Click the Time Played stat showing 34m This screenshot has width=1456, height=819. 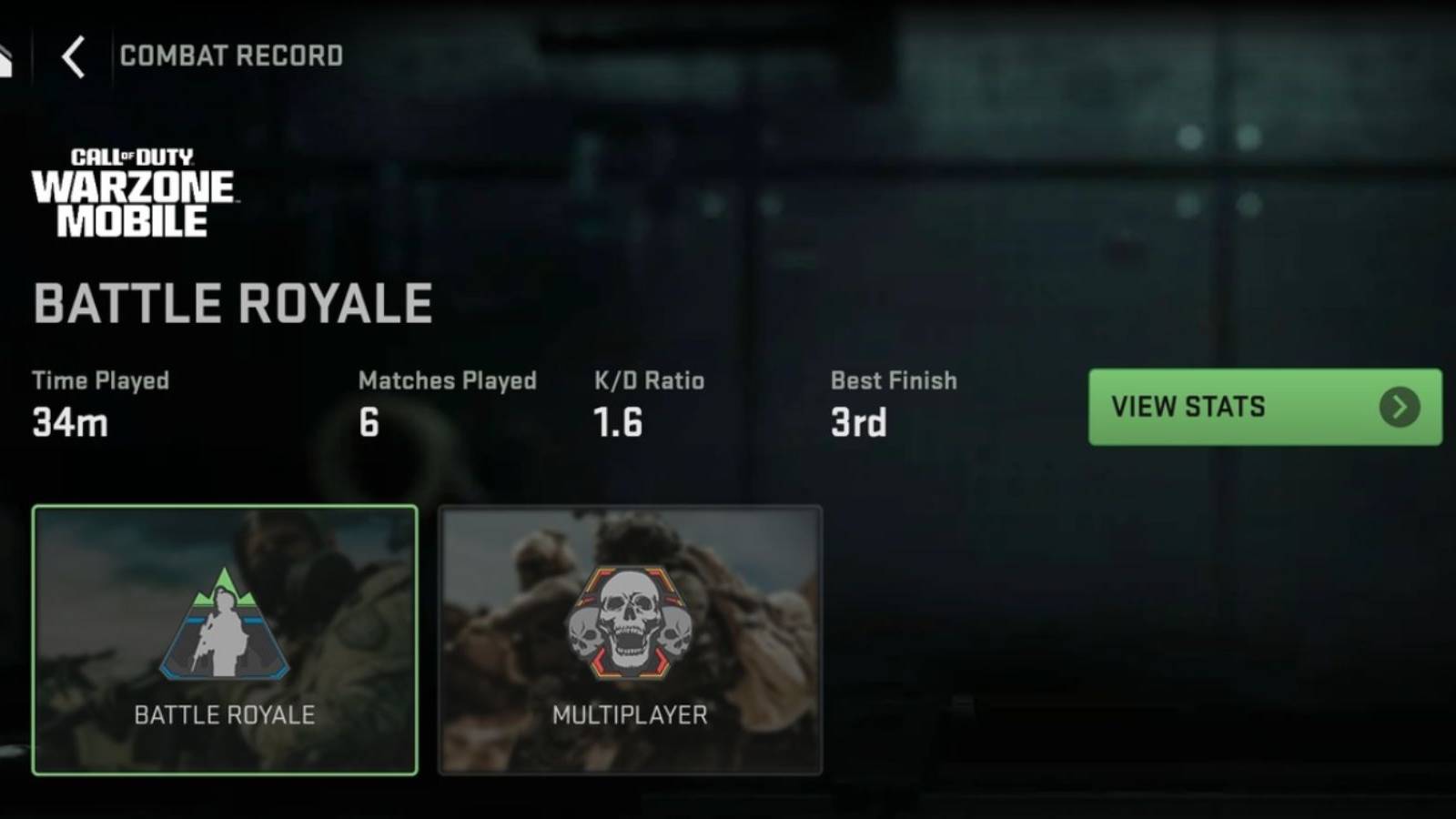coord(68,420)
